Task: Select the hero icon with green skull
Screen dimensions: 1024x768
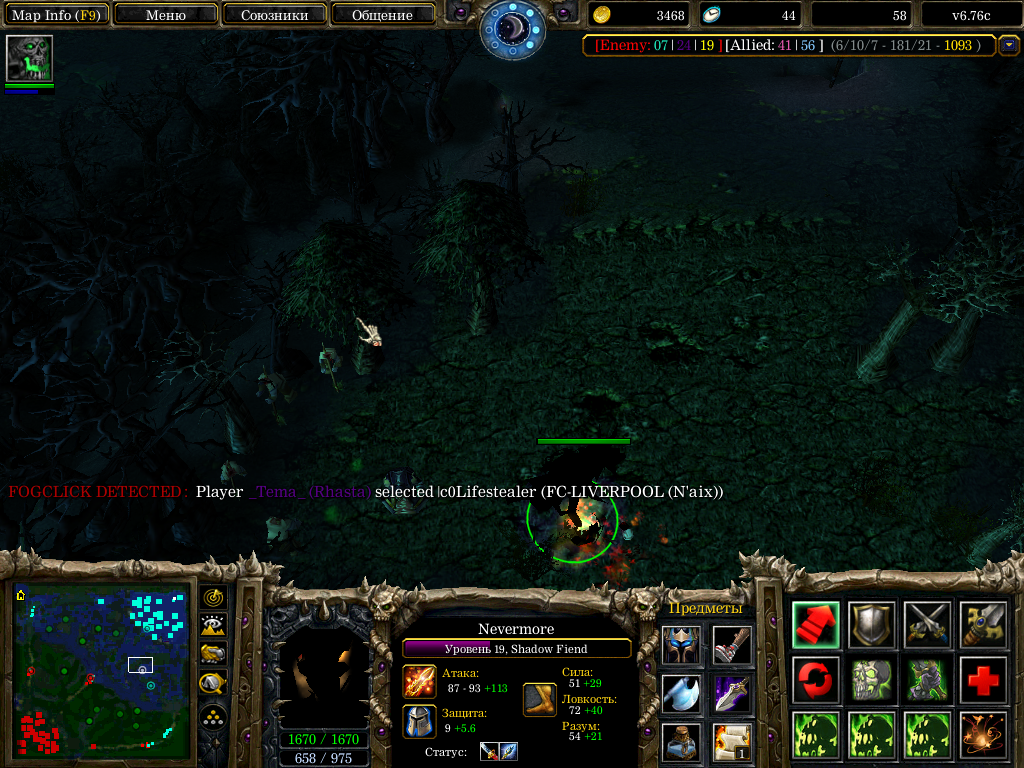Action: 29,58
